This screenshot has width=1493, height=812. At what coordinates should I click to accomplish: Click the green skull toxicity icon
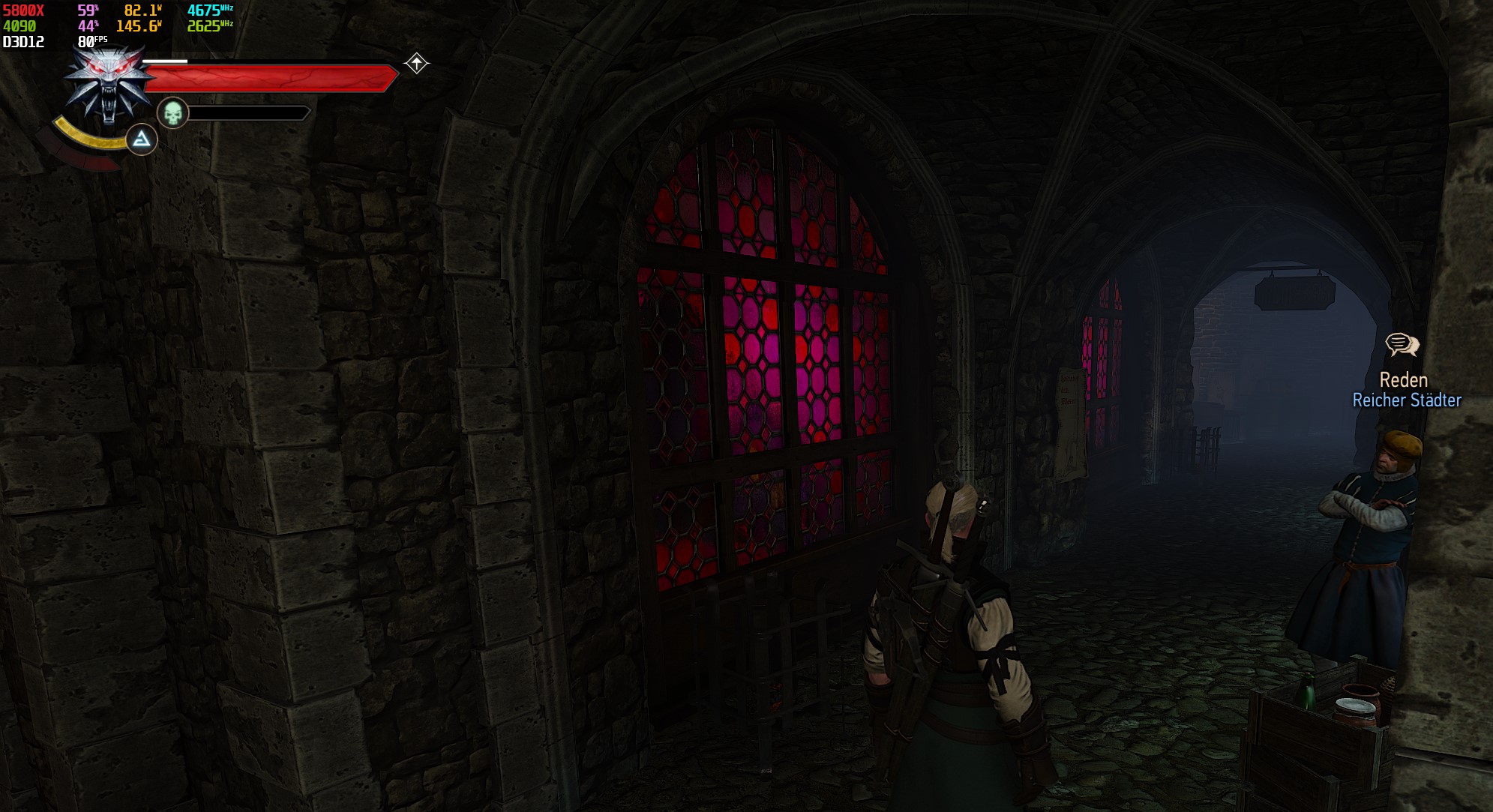pos(172,113)
